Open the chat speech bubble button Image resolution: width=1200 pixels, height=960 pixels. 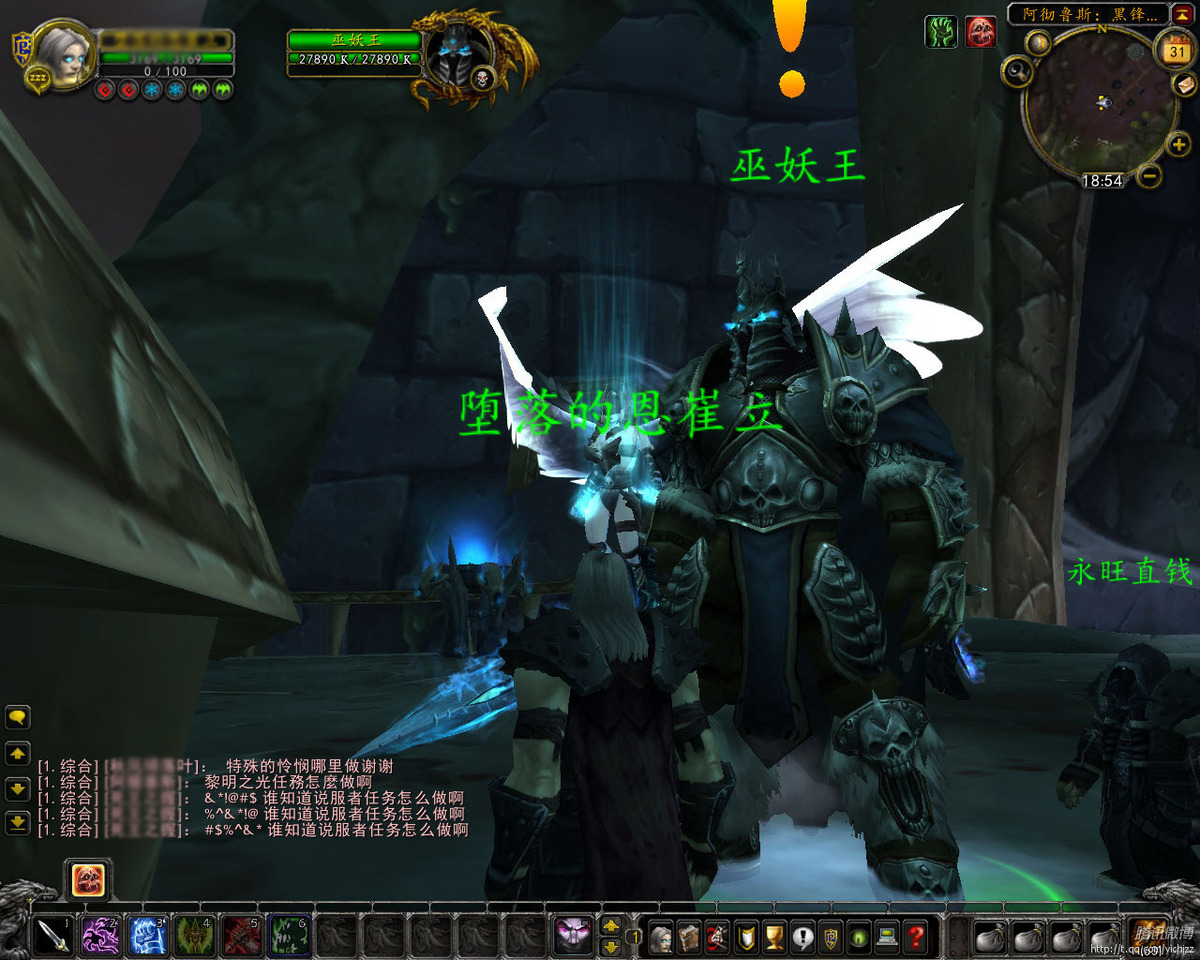point(17,716)
